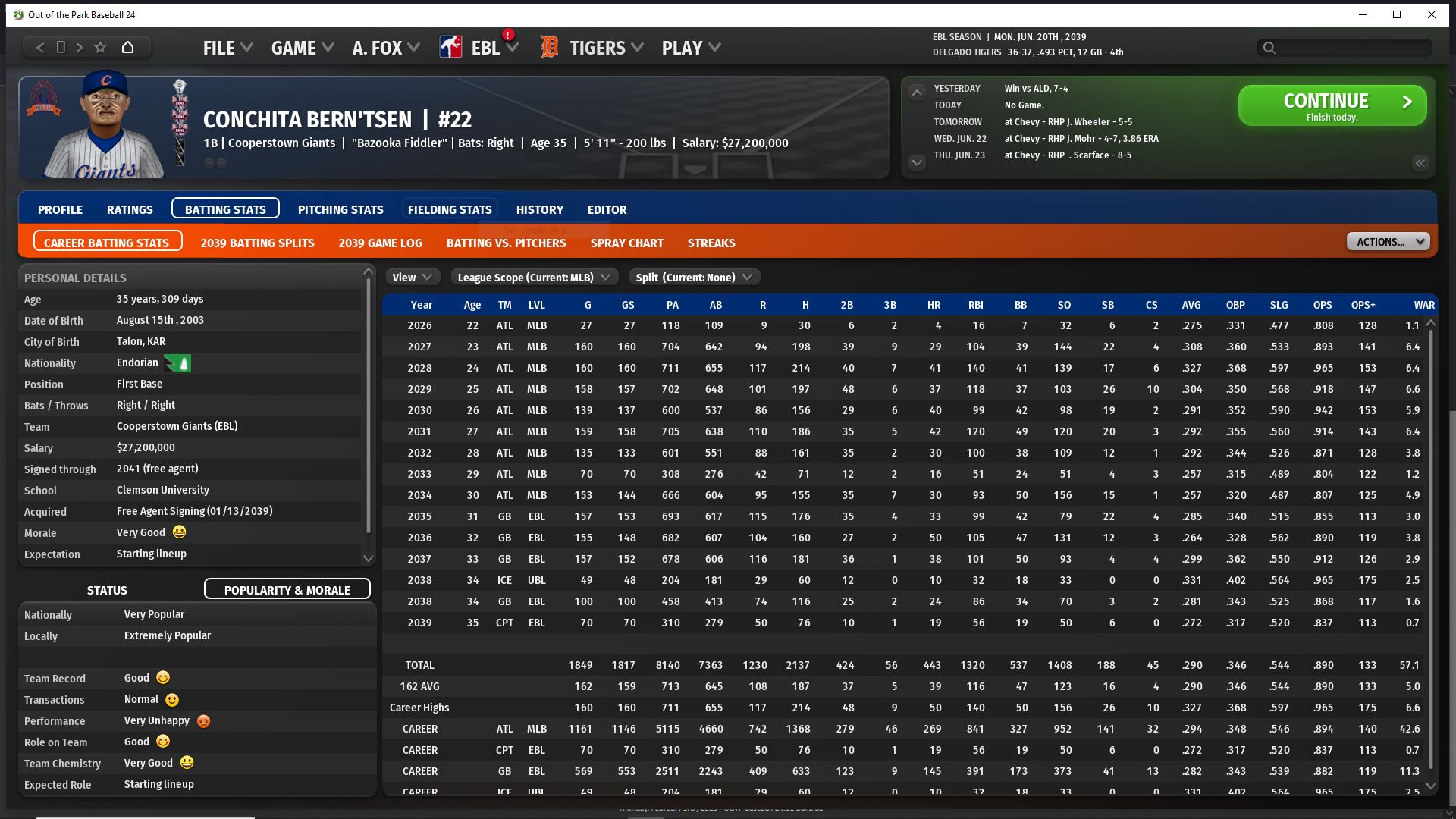Image resolution: width=1456 pixels, height=819 pixels.
Task: Close the game window
Action: click(x=1432, y=14)
